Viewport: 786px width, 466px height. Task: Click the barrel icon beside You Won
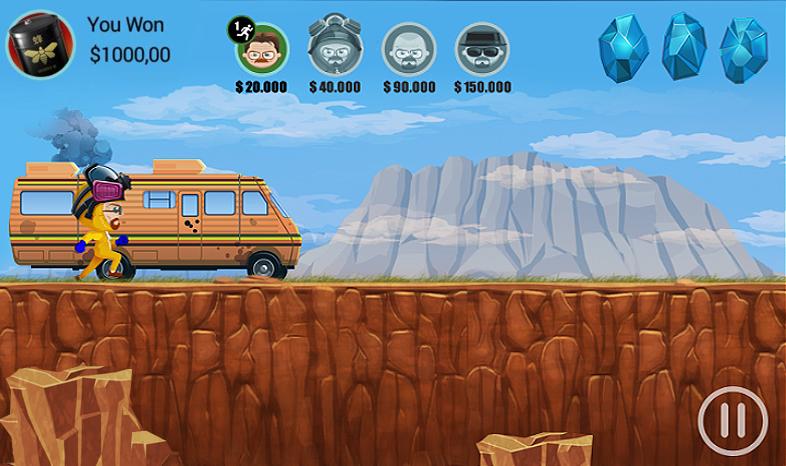pyautogui.click(x=41, y=44)
